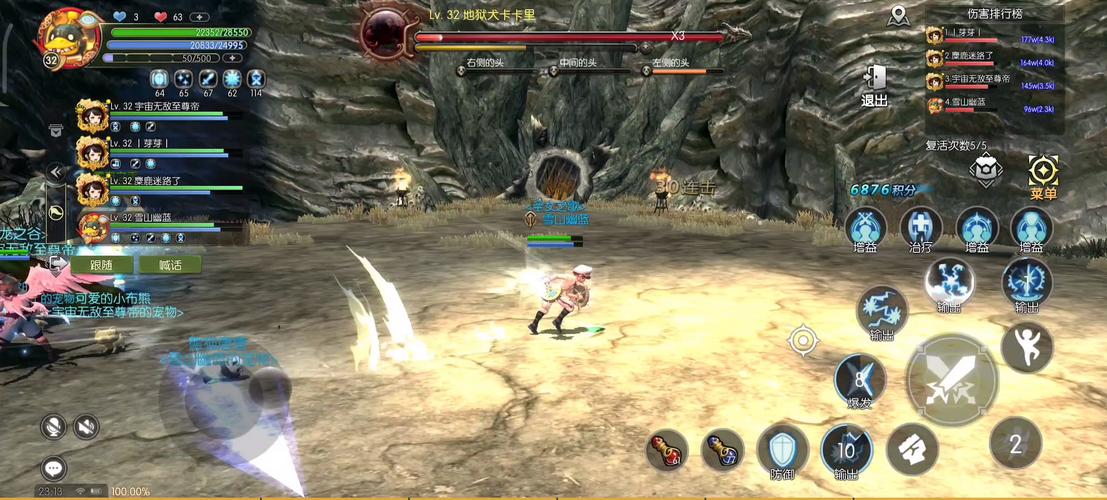1107x500 pixels.
Task: Tap the jumping figure dodge button
Action: (x=1027, y=347)
